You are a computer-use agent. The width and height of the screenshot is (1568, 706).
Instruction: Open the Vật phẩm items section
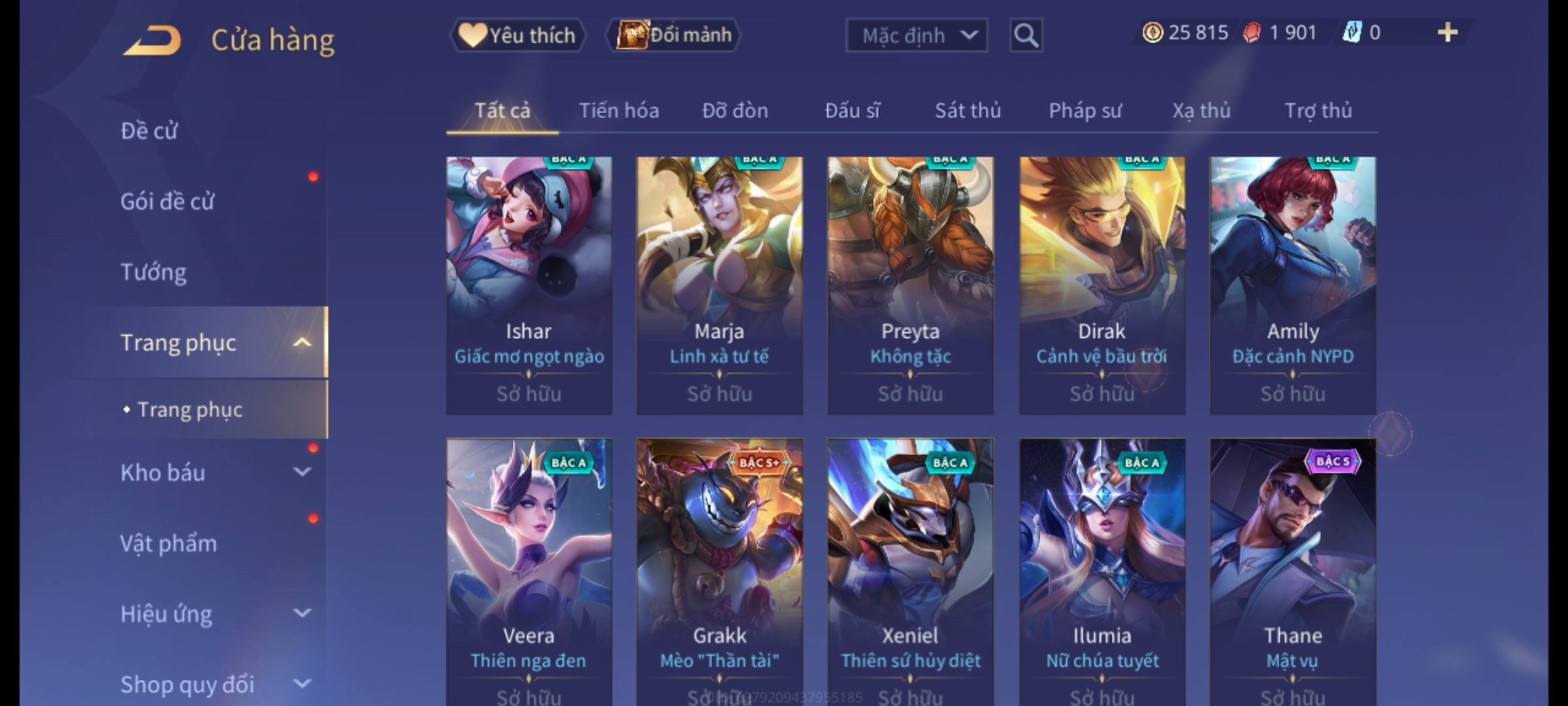tap(169, 543)
